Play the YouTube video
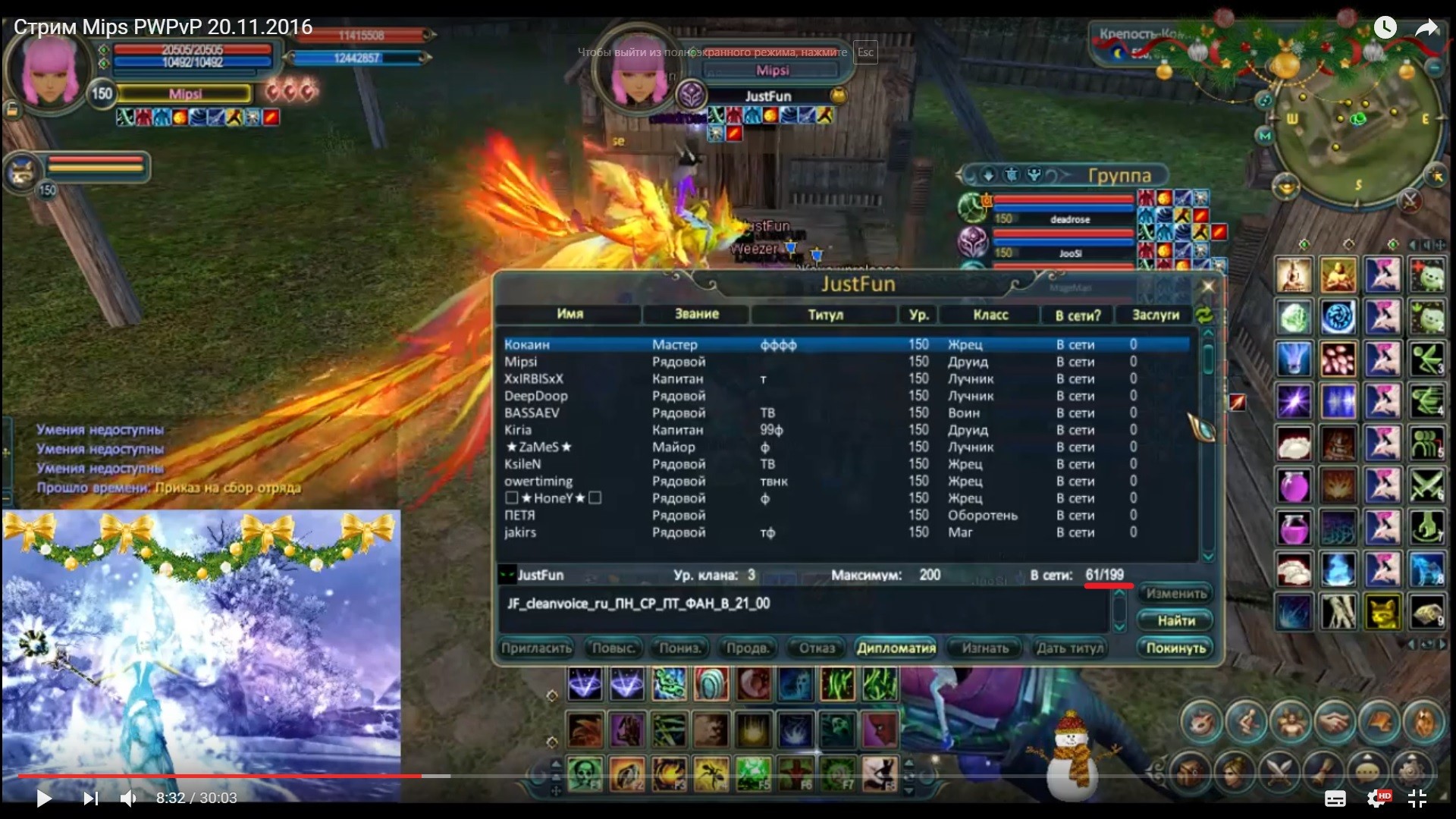Screen dimensions: 1456x819 click(44, 798)
